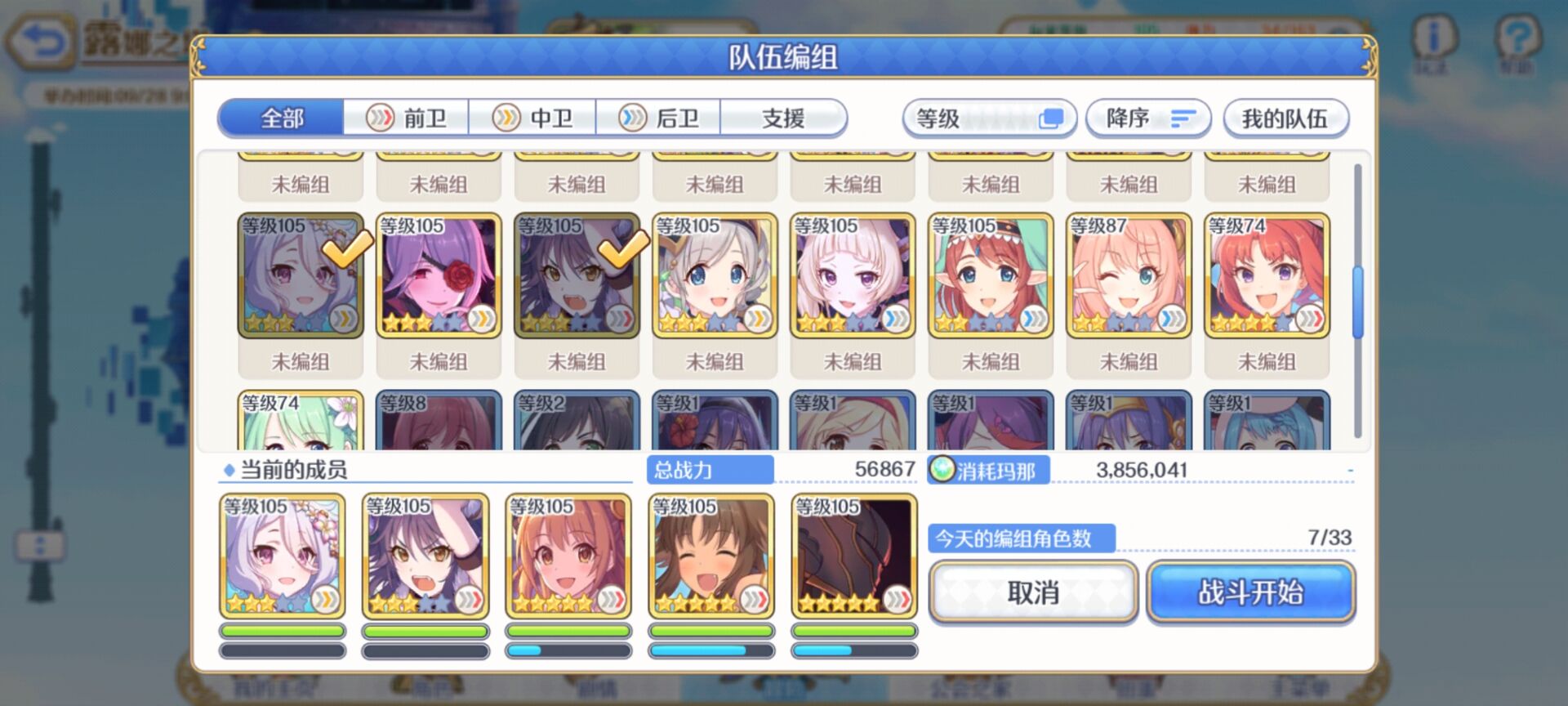Deselect the checked dark-haired fanged character
The height and width of the screenshot is (706, 1568).
(x=577, y=275)
